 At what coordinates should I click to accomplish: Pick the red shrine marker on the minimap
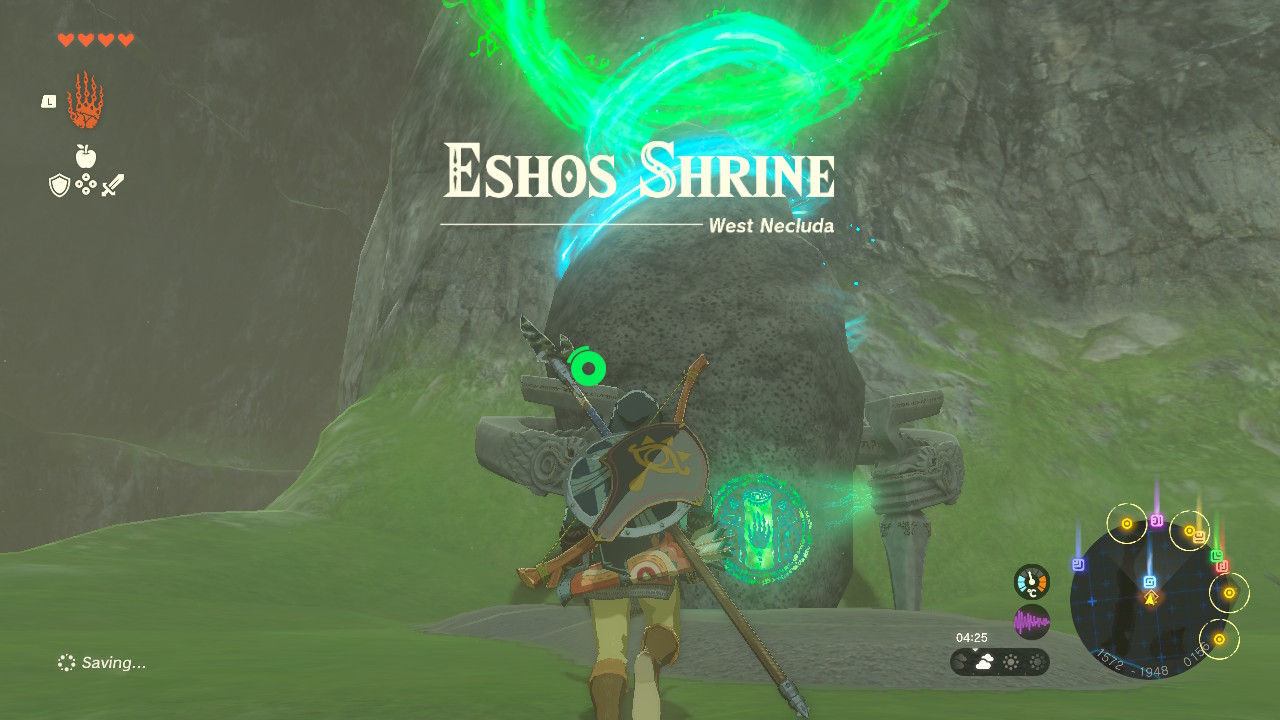(x=1222, y=567)
